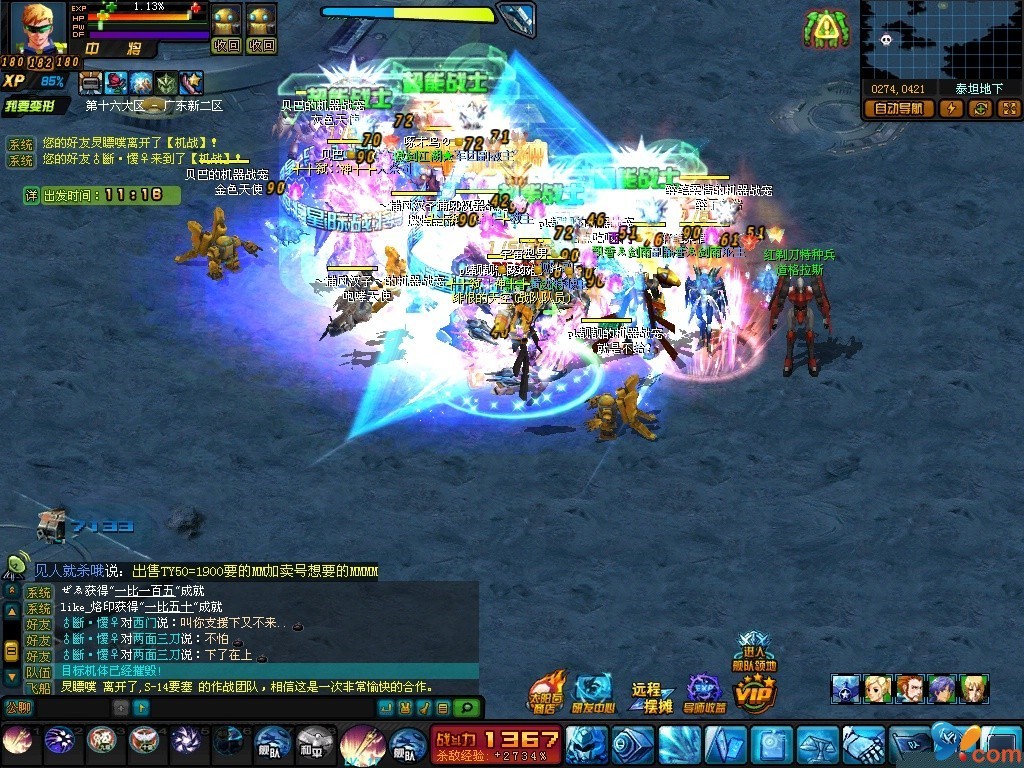Open the 远程摆摊 remote stall

click(x=647, y=697)
